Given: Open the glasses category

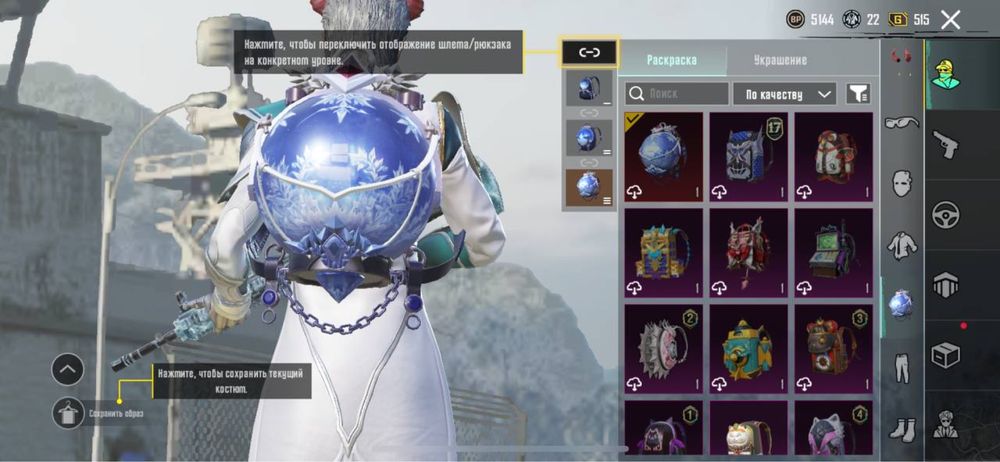Looking at the screenshot, I should (x=902, y=122).
